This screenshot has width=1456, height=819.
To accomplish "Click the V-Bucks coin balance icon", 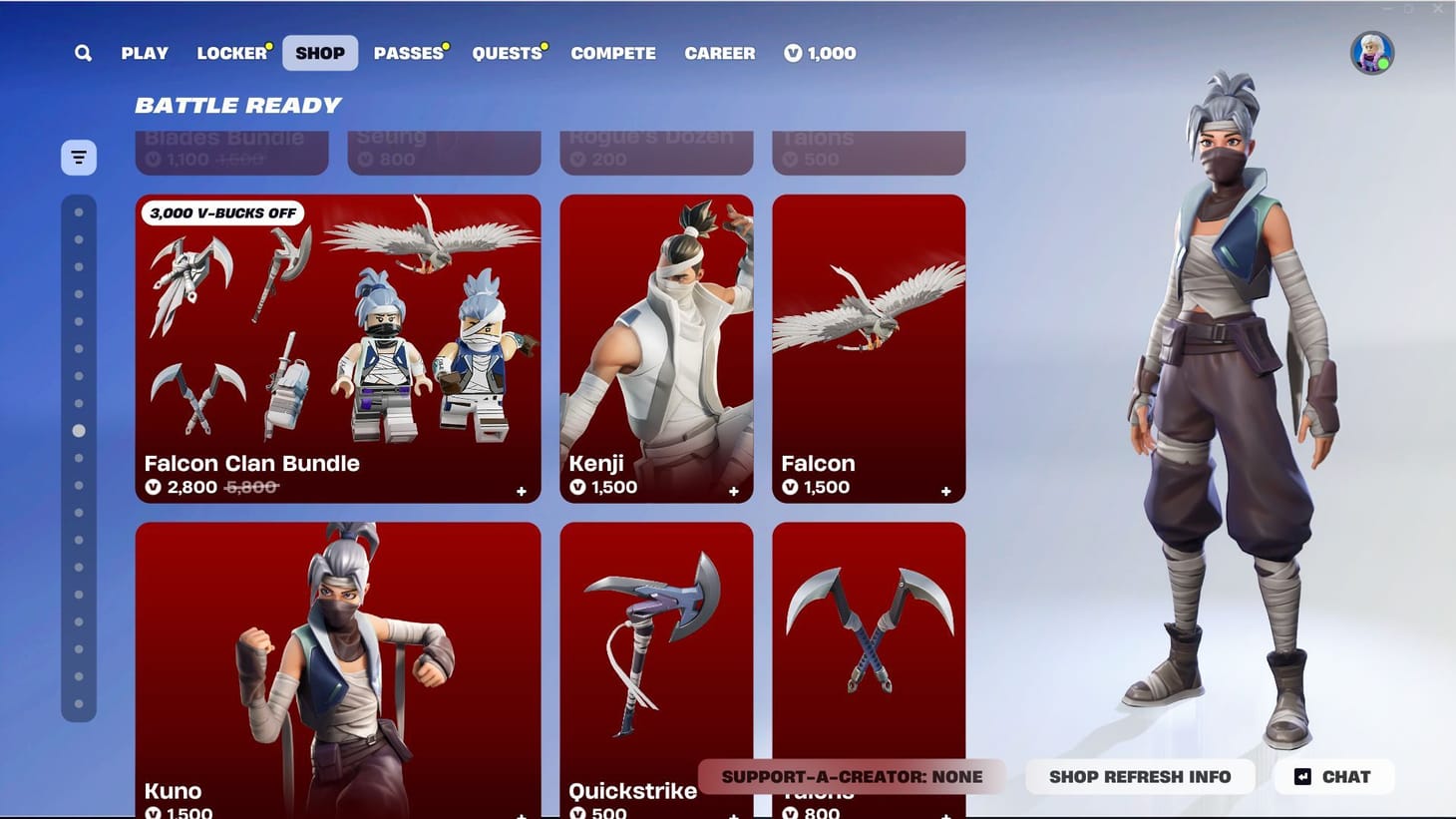I will click(x=792, y=53).
